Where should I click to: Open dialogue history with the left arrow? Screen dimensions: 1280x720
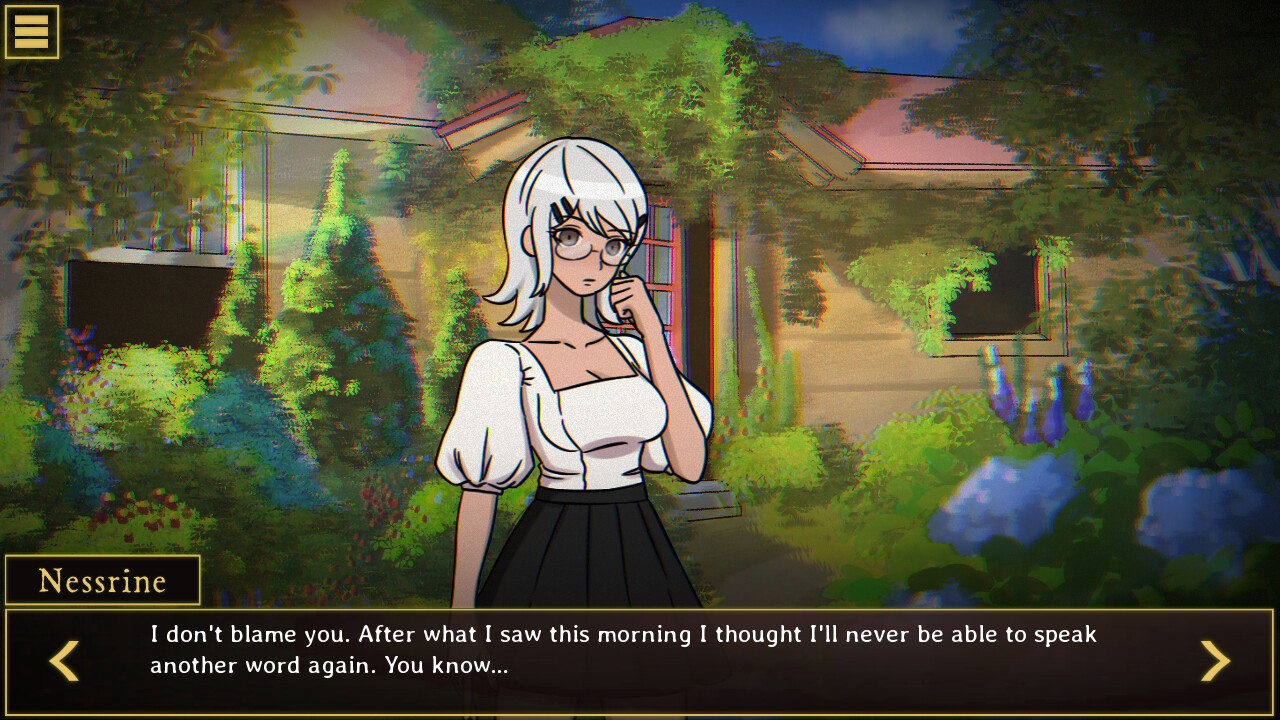(x=64, y=661)
